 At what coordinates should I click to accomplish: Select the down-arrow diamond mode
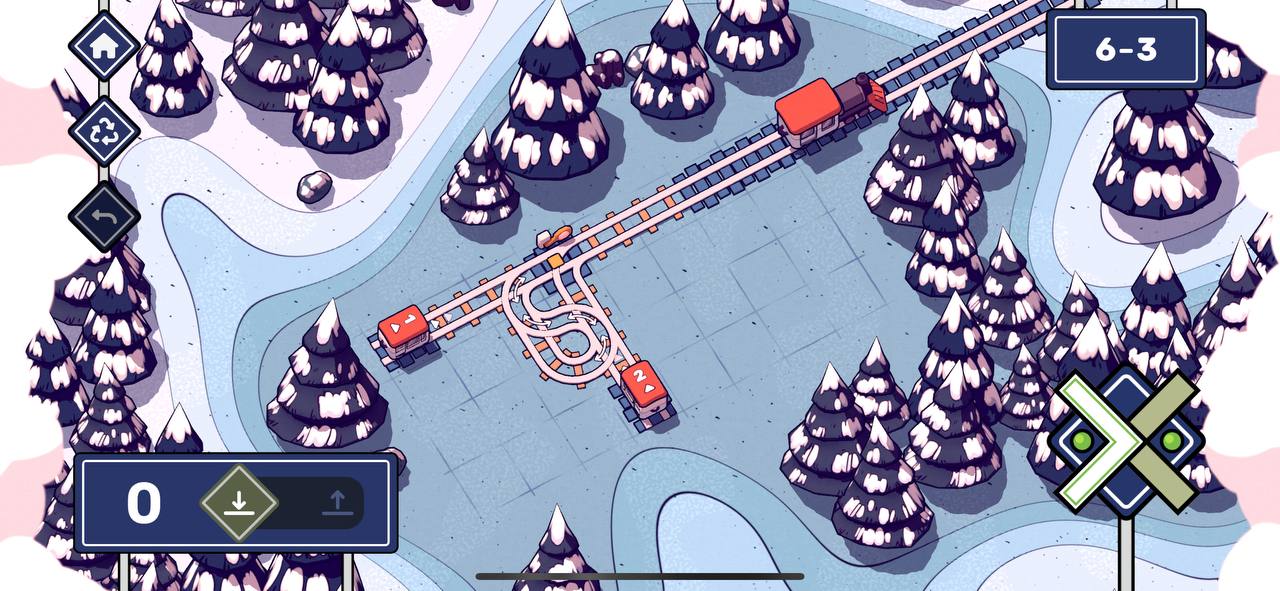[x=238, y=503]
